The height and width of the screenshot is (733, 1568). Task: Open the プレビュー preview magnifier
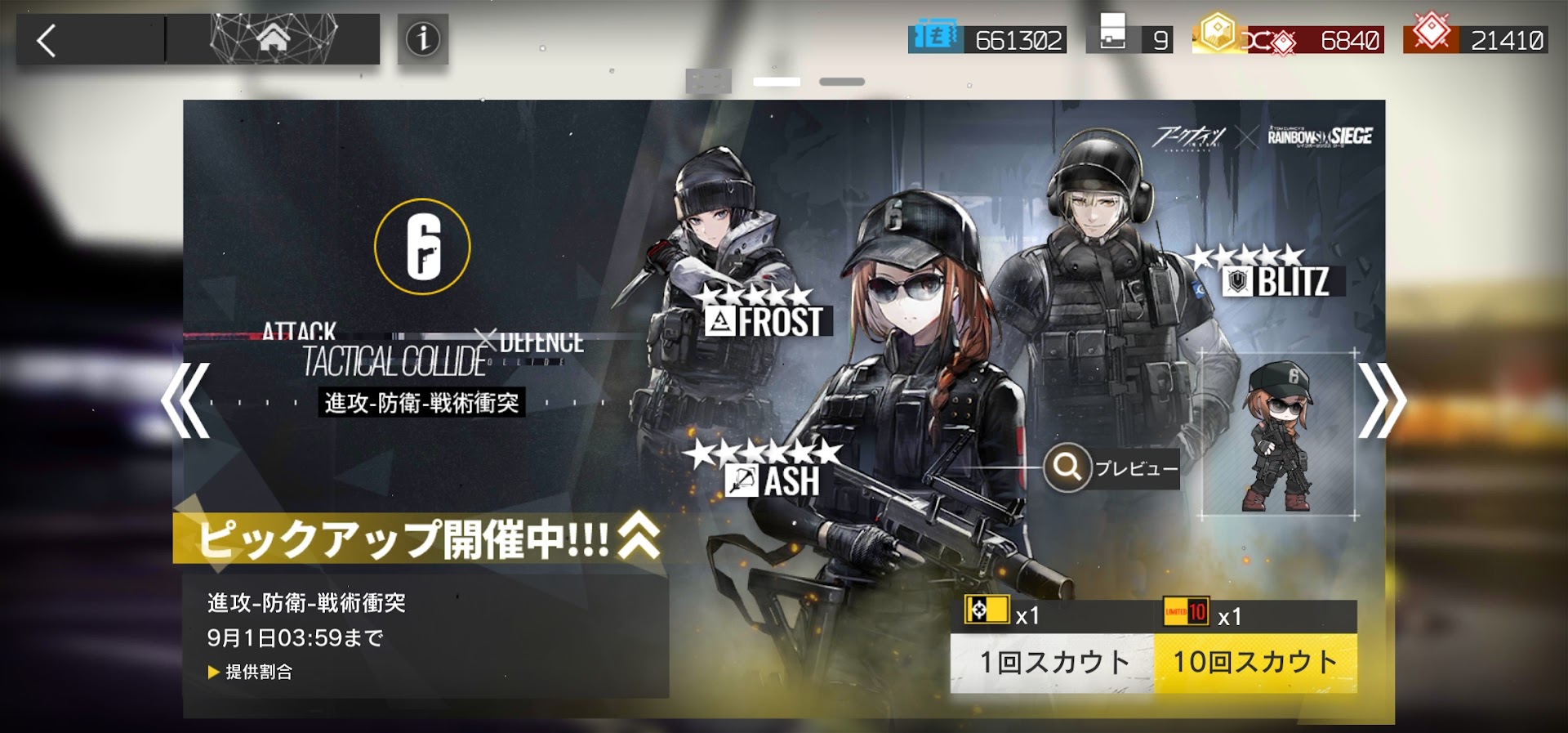pos(1068,467)
